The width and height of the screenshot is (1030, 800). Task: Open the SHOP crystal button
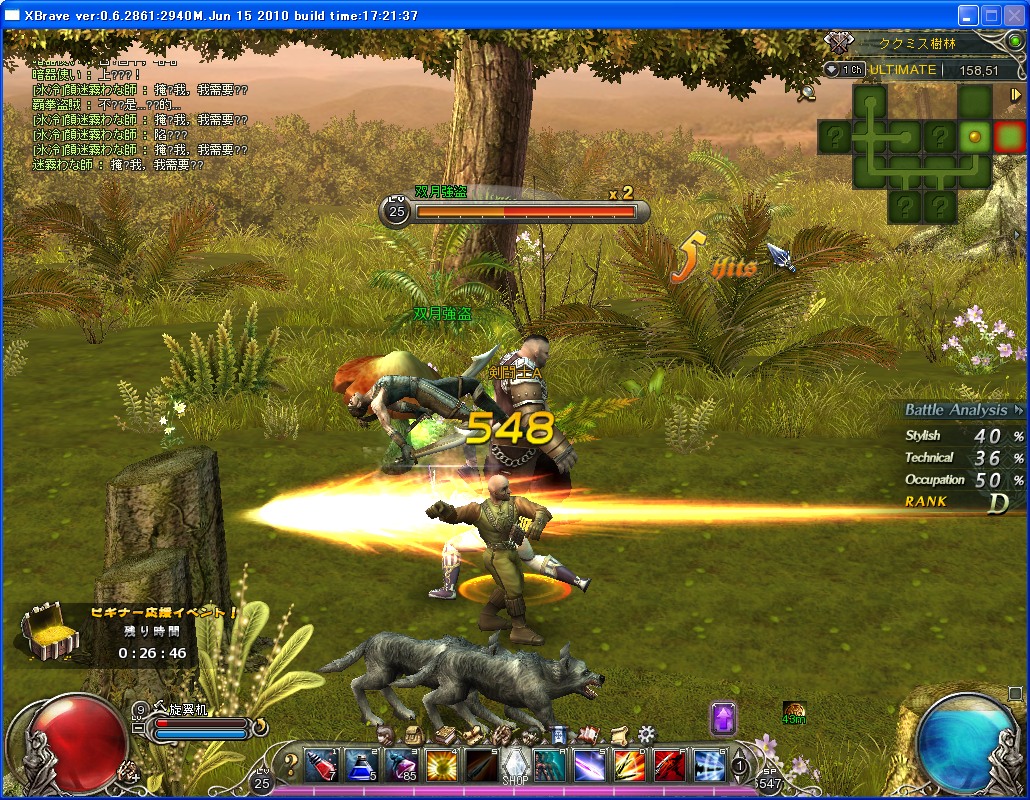[x=514, y=766]
